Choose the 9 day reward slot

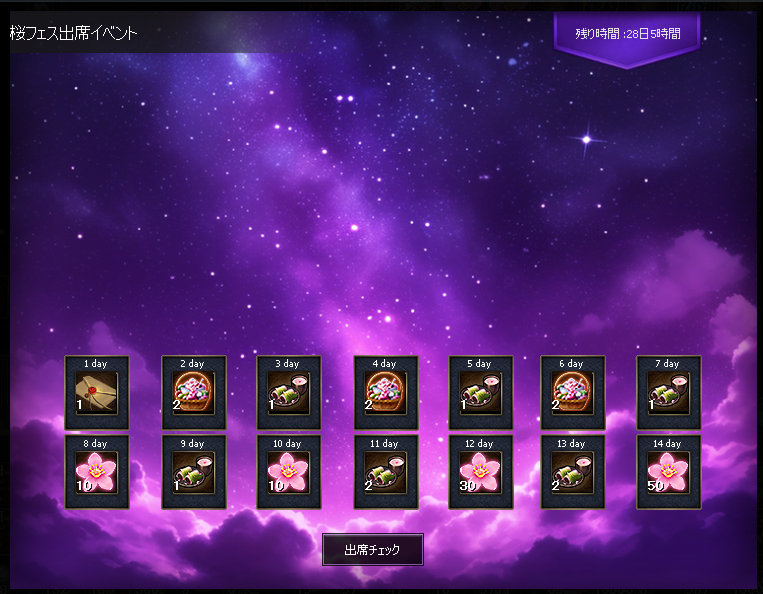pyautogui.click(x=193, y=473)
